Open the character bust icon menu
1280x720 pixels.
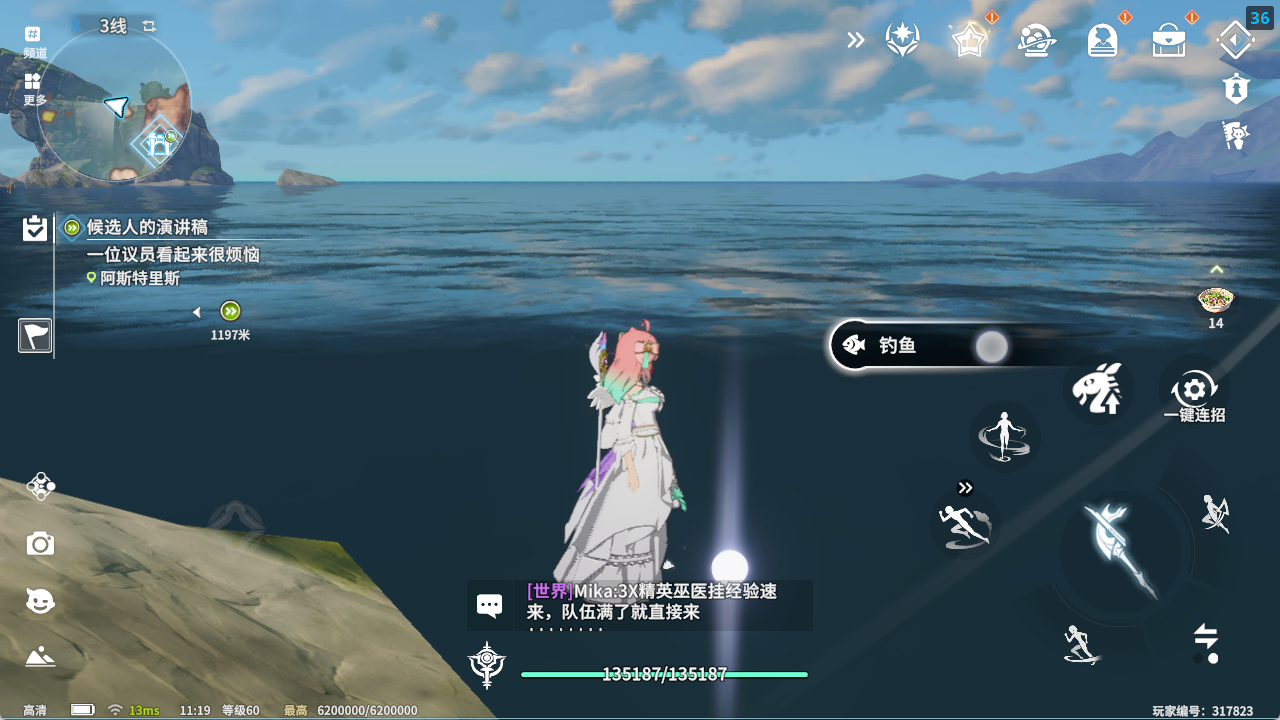point(1103,41)
